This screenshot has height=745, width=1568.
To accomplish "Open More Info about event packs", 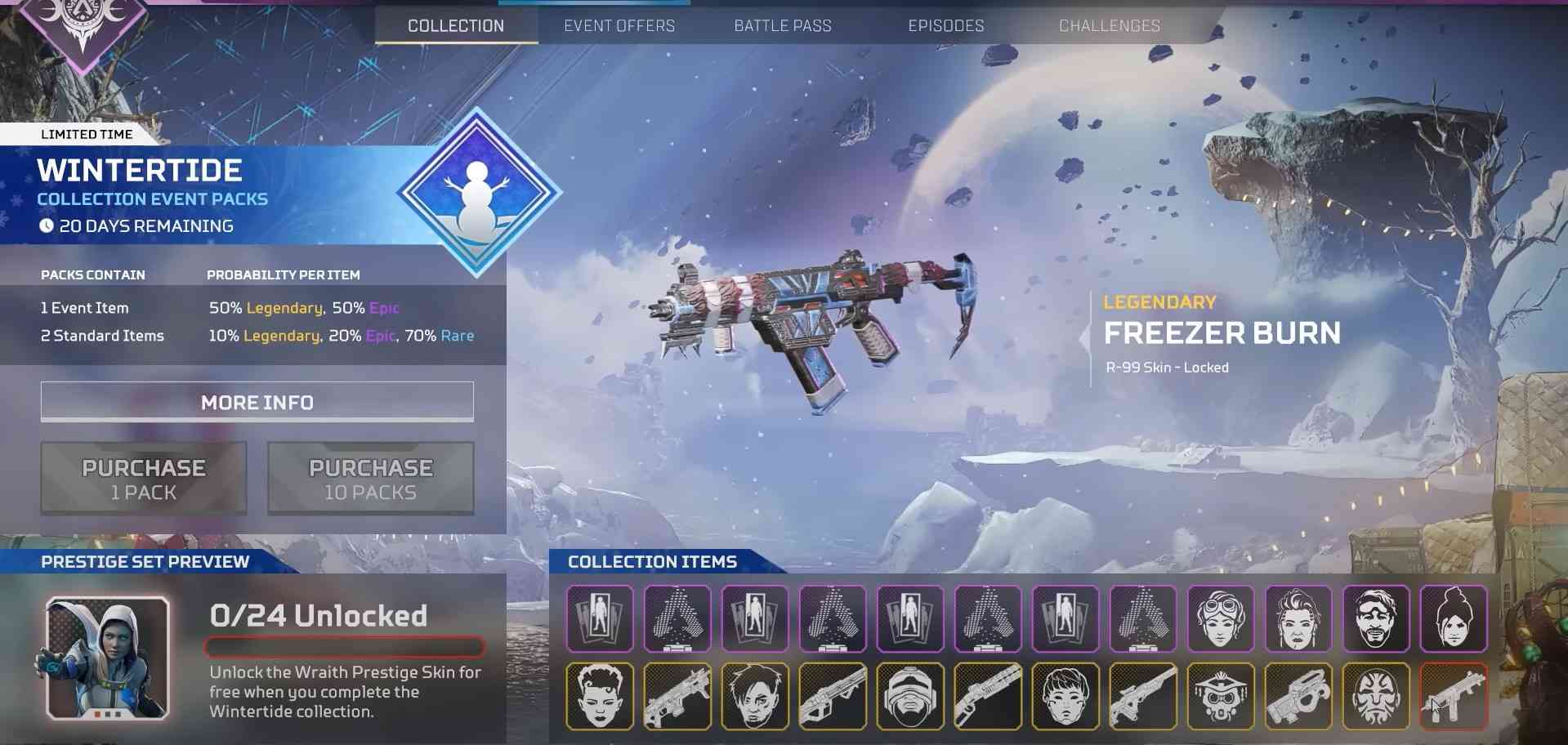I will point(257,402).
